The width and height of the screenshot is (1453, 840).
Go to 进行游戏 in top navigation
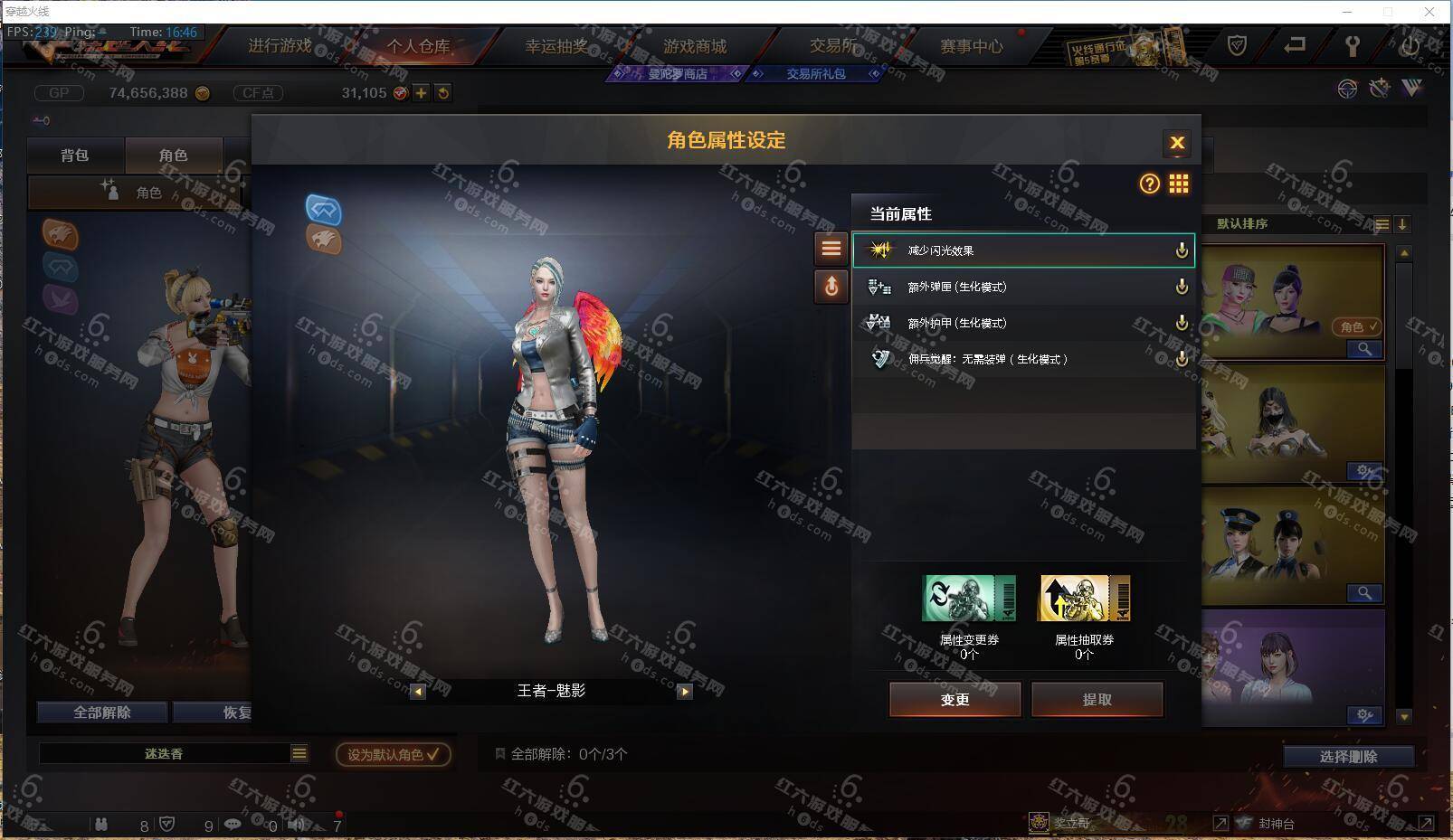tap(280, 46)
